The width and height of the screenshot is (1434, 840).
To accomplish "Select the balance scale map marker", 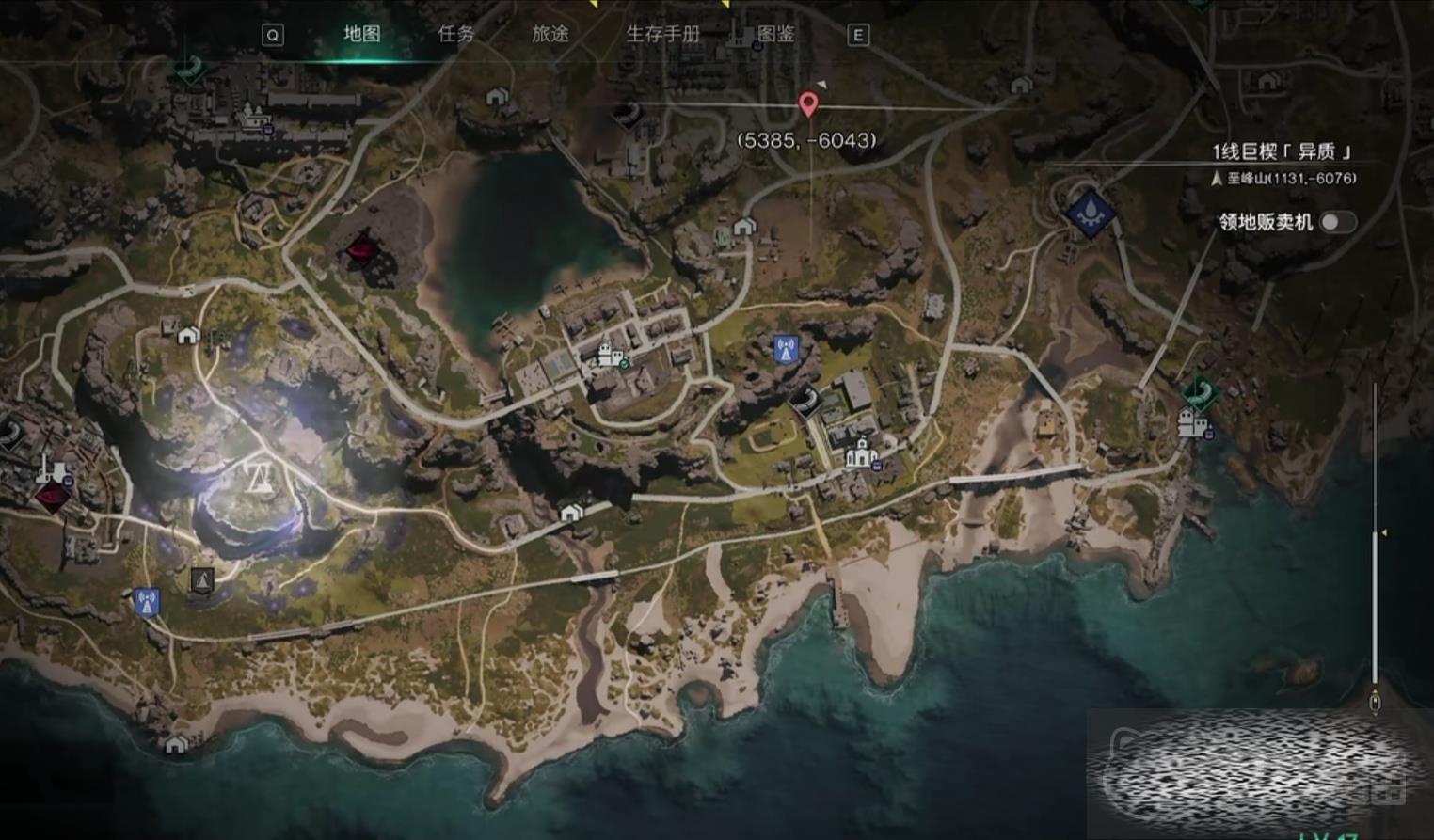I will tap(258, 478).
